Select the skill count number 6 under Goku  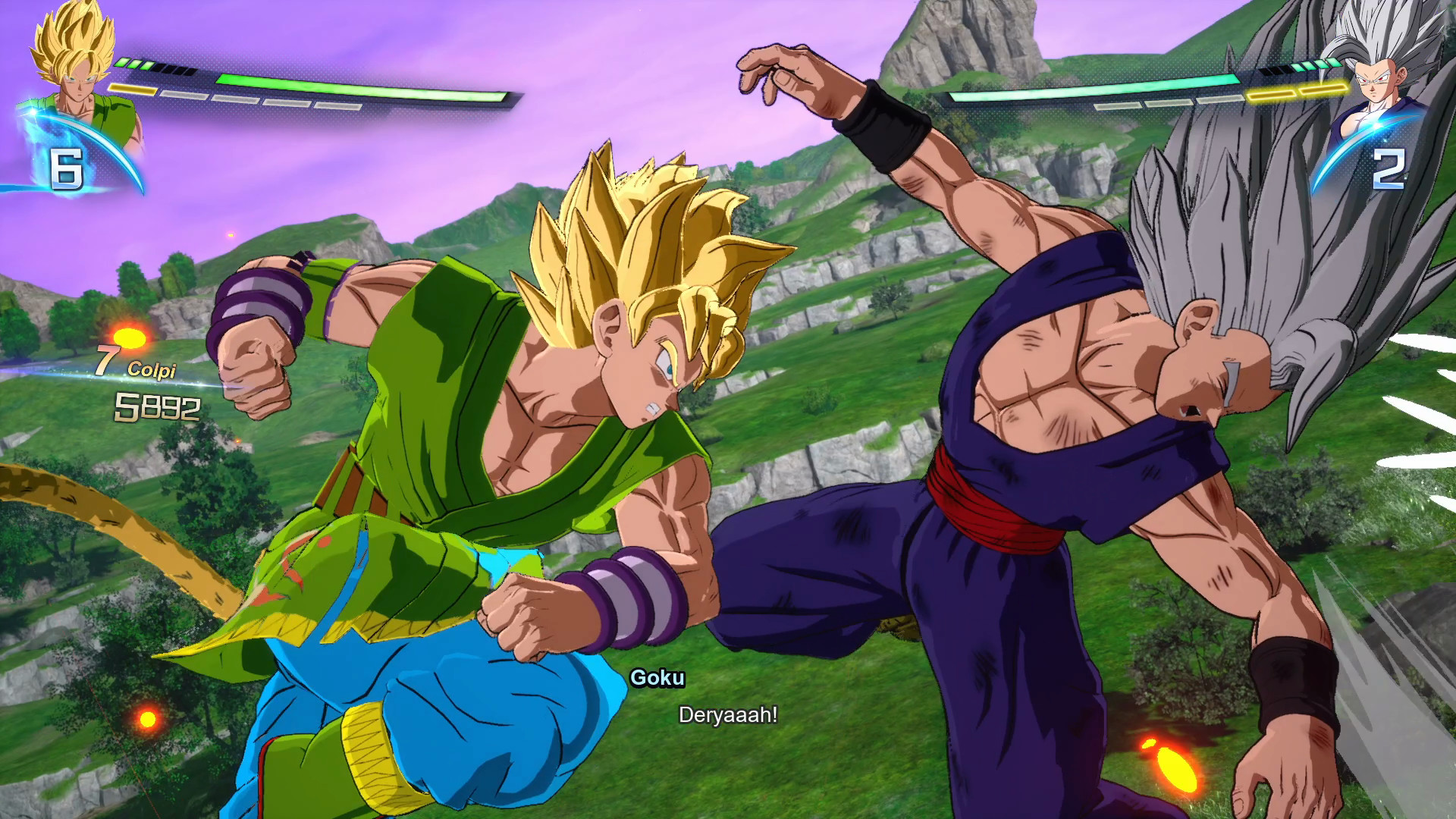pyautogui.click(x=67, y=168)
